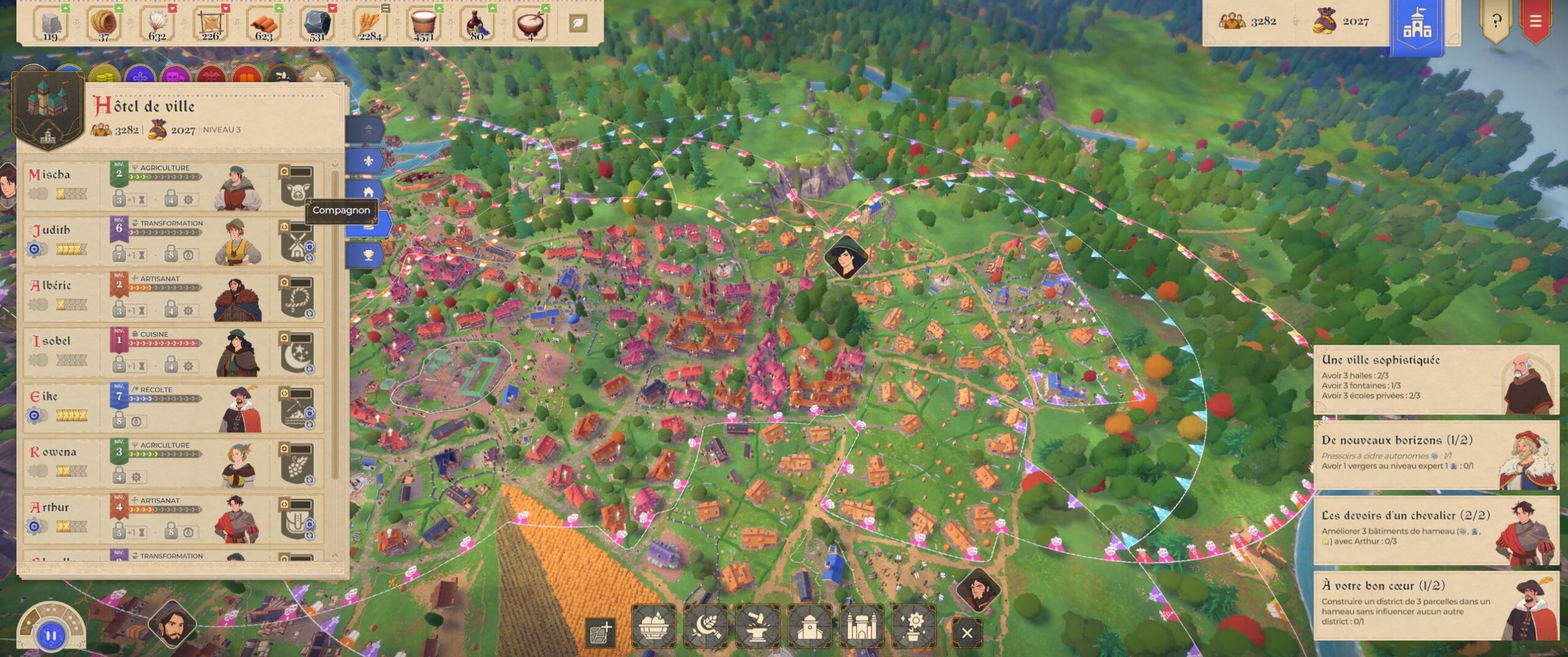Switch to the trophy side tab
The width and height of the screenshot is (1568, 657).
tap(368, 255)
